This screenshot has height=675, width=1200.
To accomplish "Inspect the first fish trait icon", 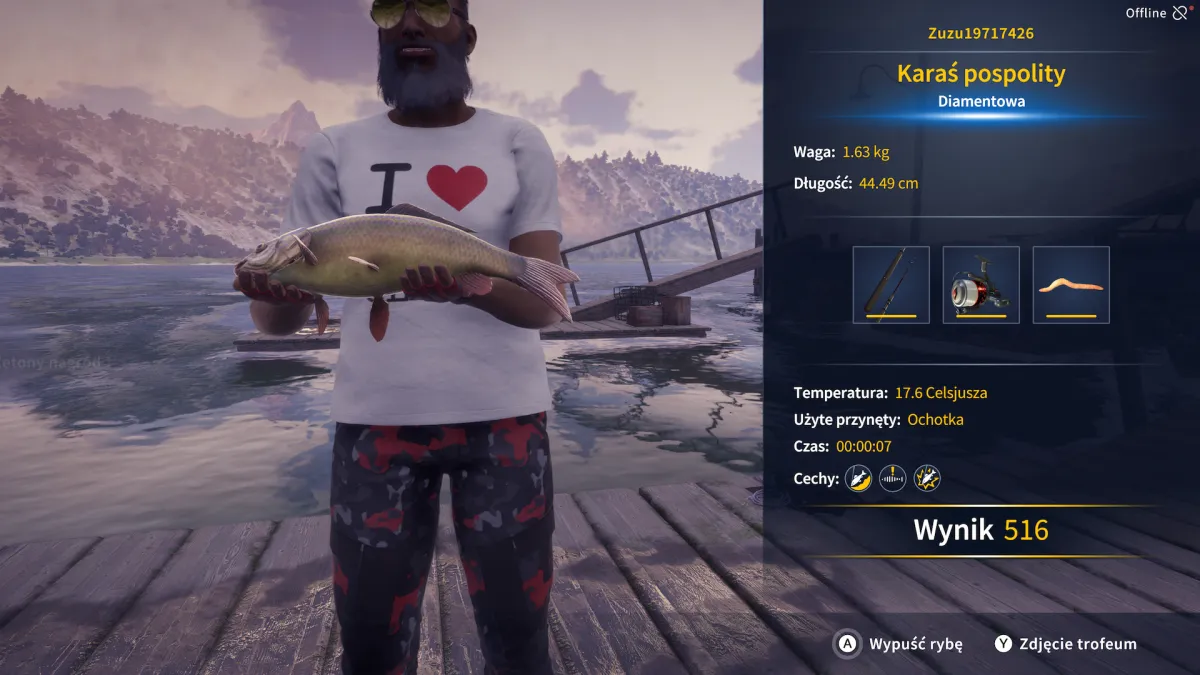I will 858,479.
